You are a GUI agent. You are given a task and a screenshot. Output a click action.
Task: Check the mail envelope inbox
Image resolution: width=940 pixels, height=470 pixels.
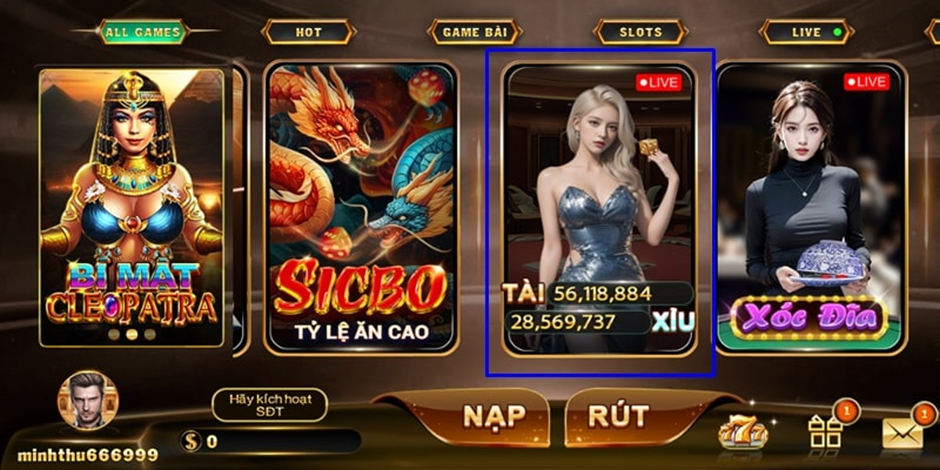[x=902, y=432]
